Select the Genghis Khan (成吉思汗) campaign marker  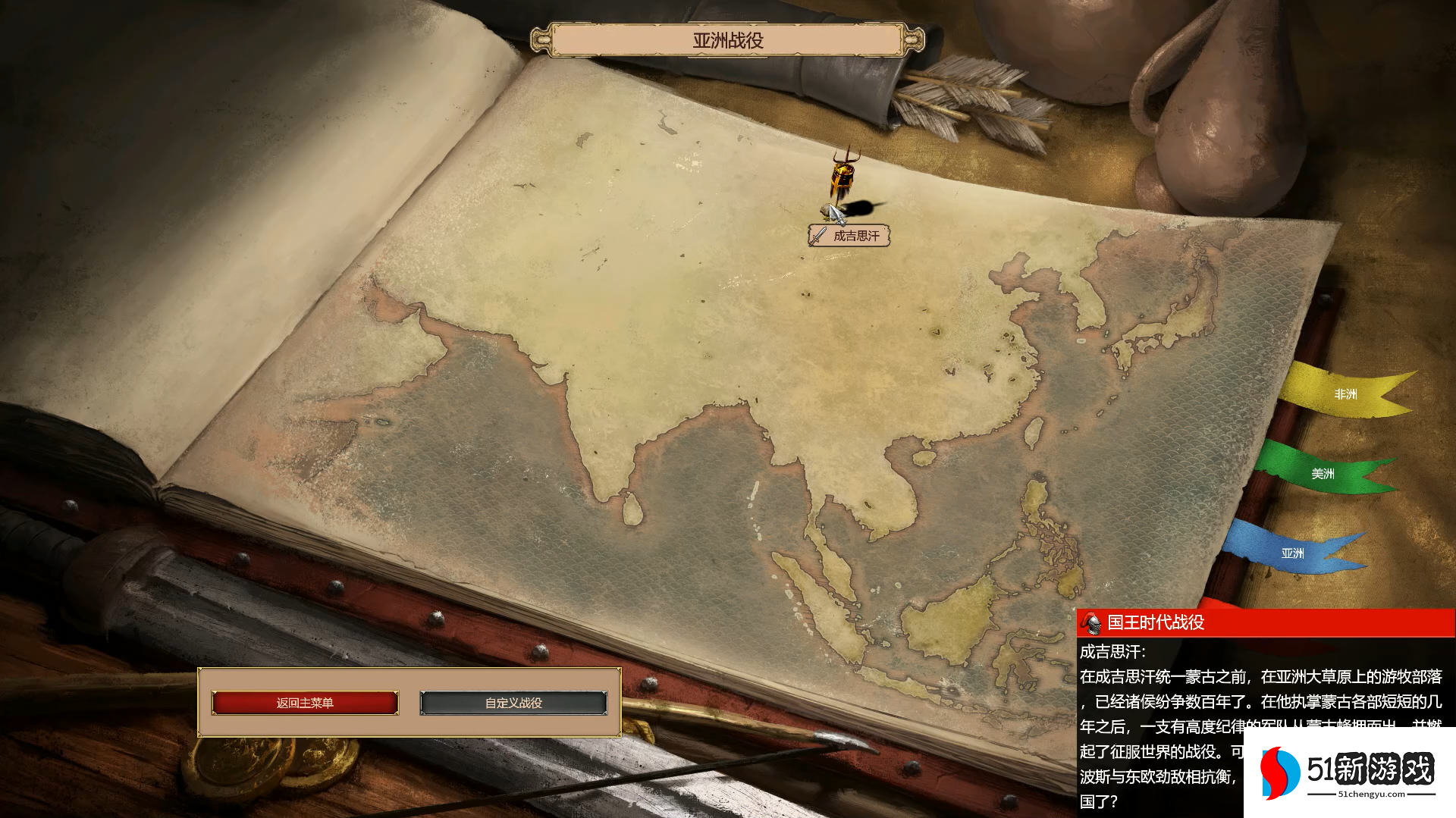[x=849, y=235]
